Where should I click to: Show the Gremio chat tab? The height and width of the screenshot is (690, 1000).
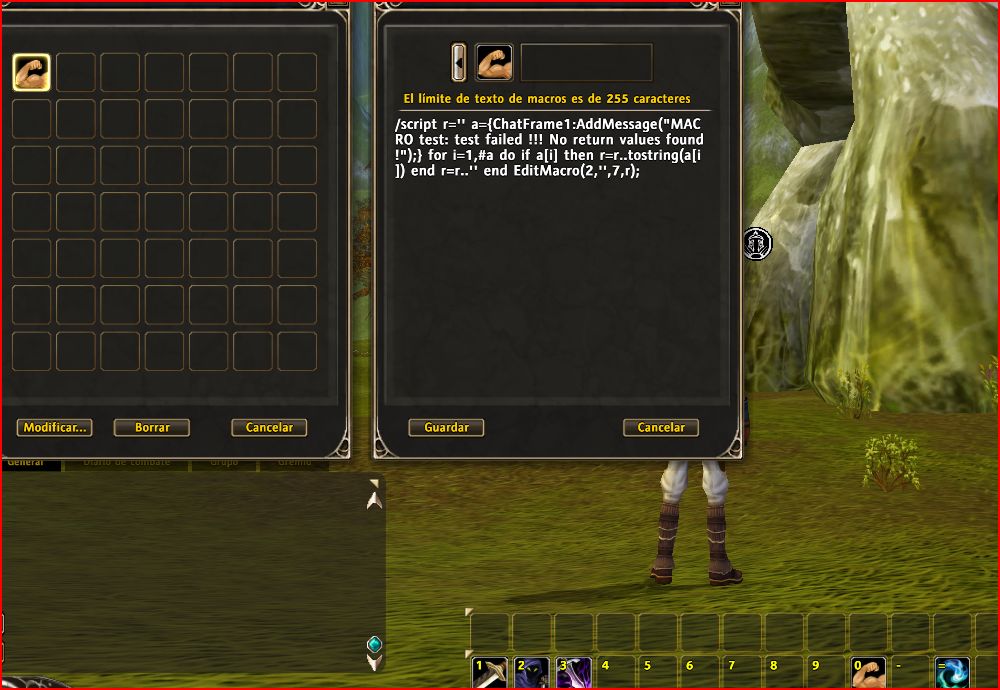click(x=294, y=463)
